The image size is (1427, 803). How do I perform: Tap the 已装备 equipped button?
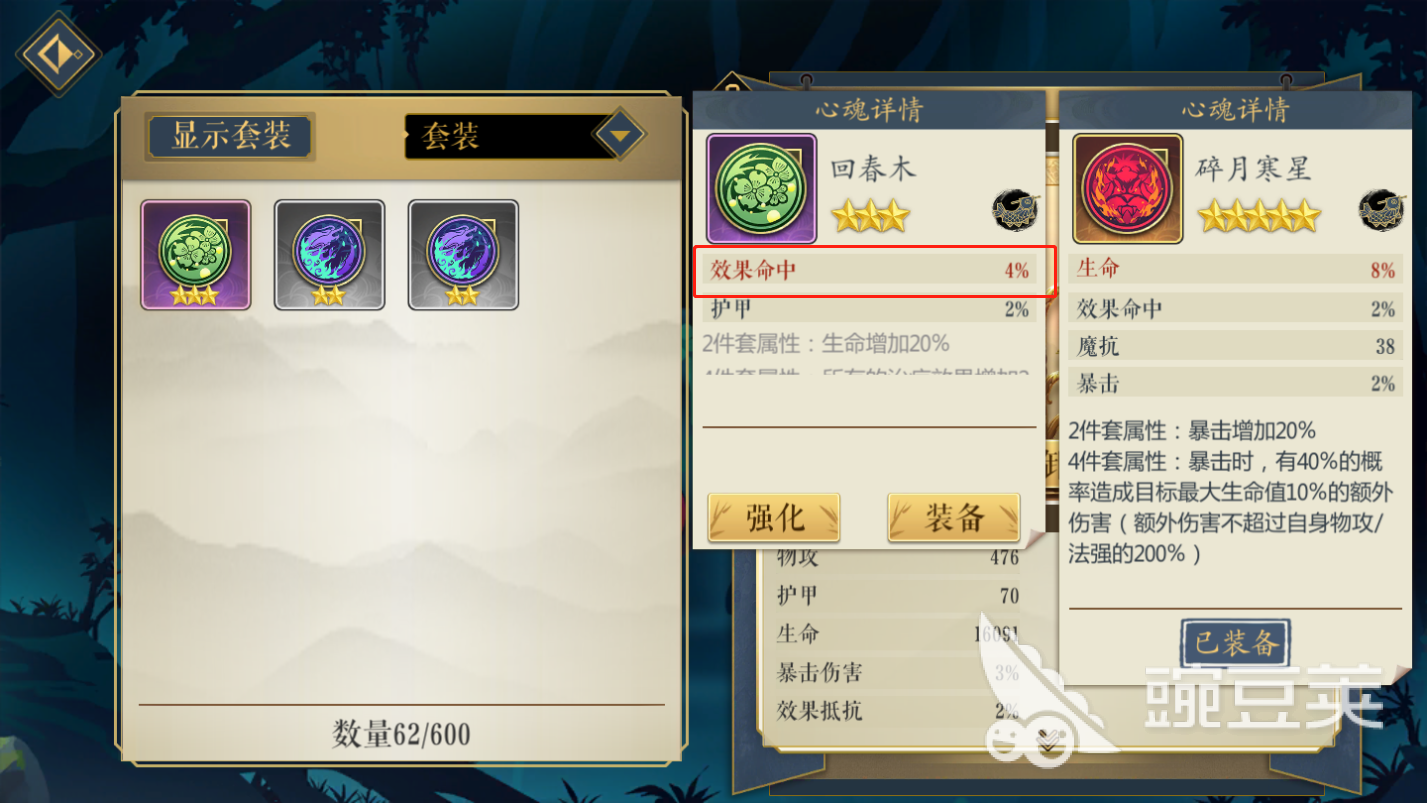click(x=1235, y=643)
